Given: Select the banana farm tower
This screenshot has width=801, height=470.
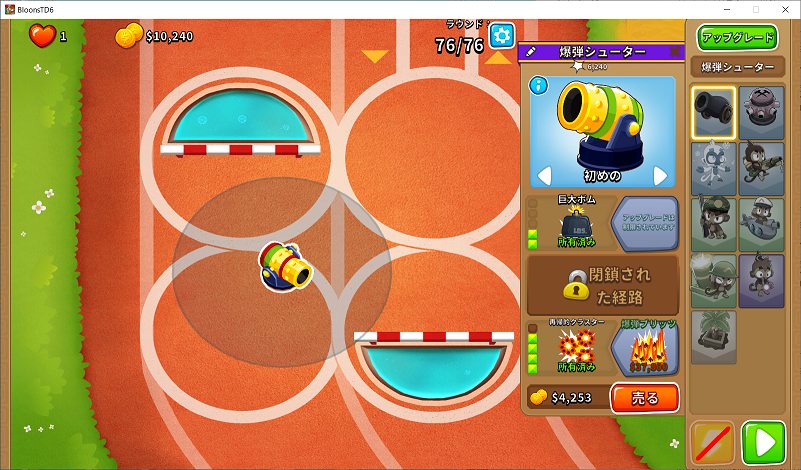Looking at the screenshot, I should click(x=714, y=337).
